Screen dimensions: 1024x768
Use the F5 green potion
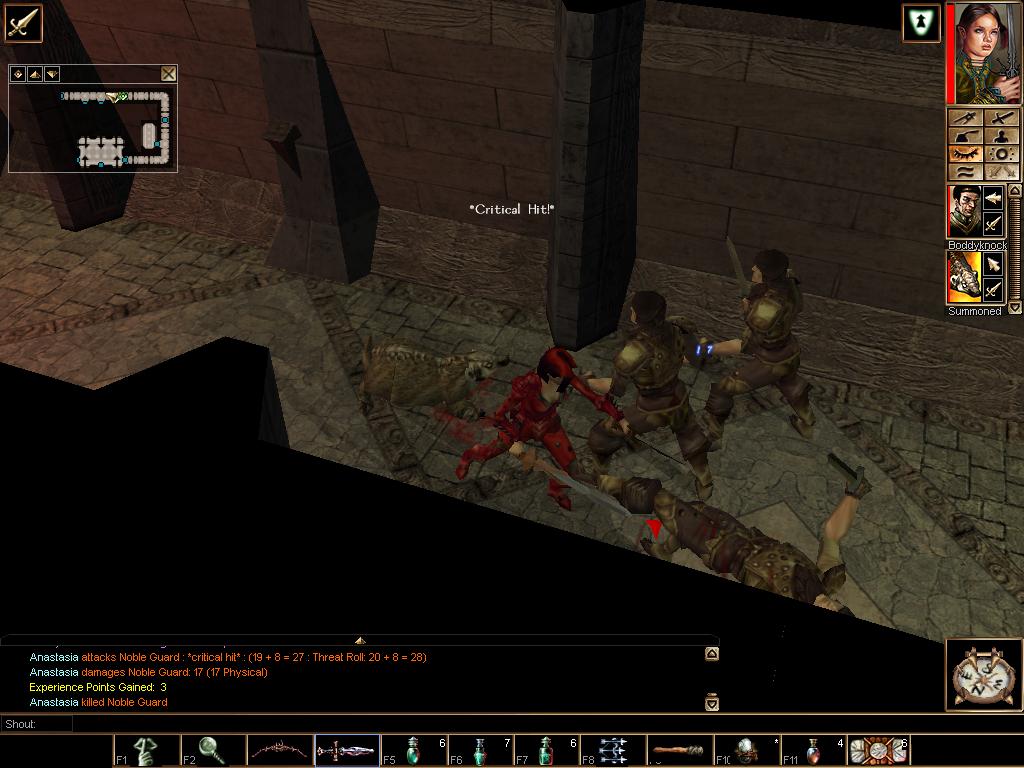(x=414, y=750)
